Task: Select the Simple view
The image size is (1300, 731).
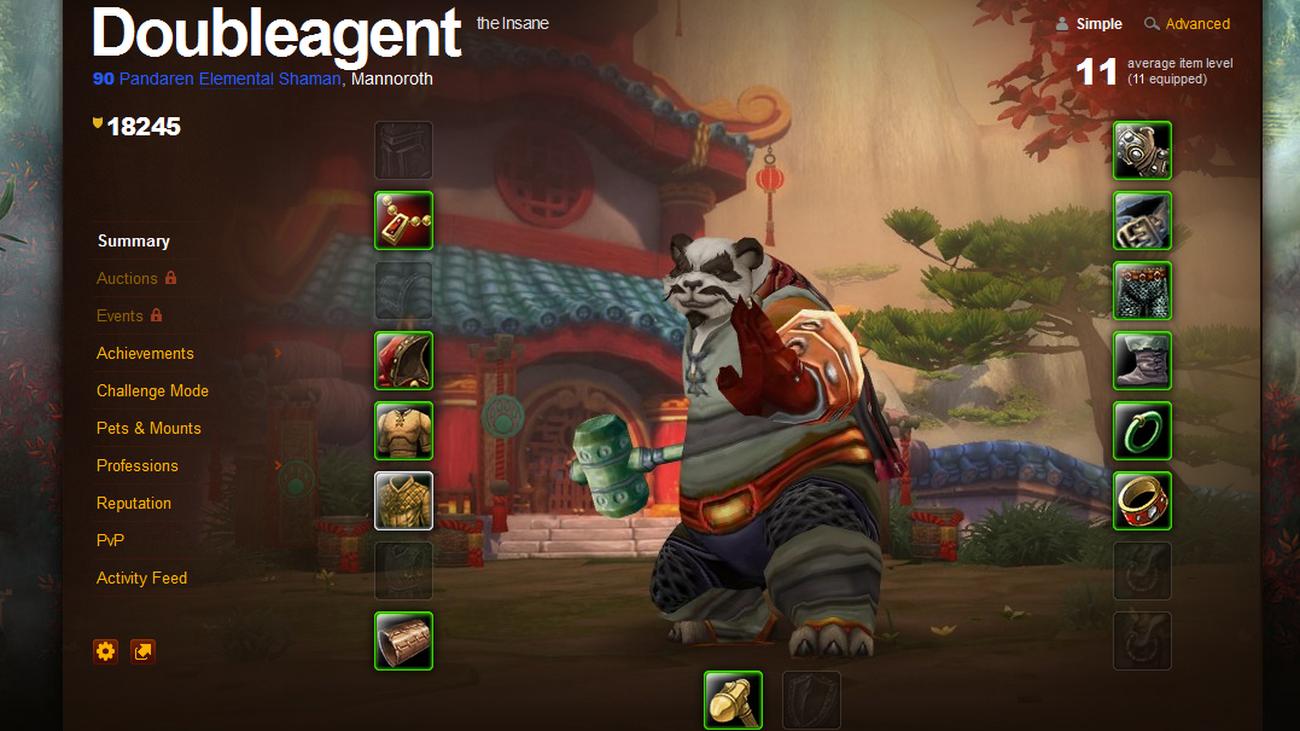Action: [1098, 24]
